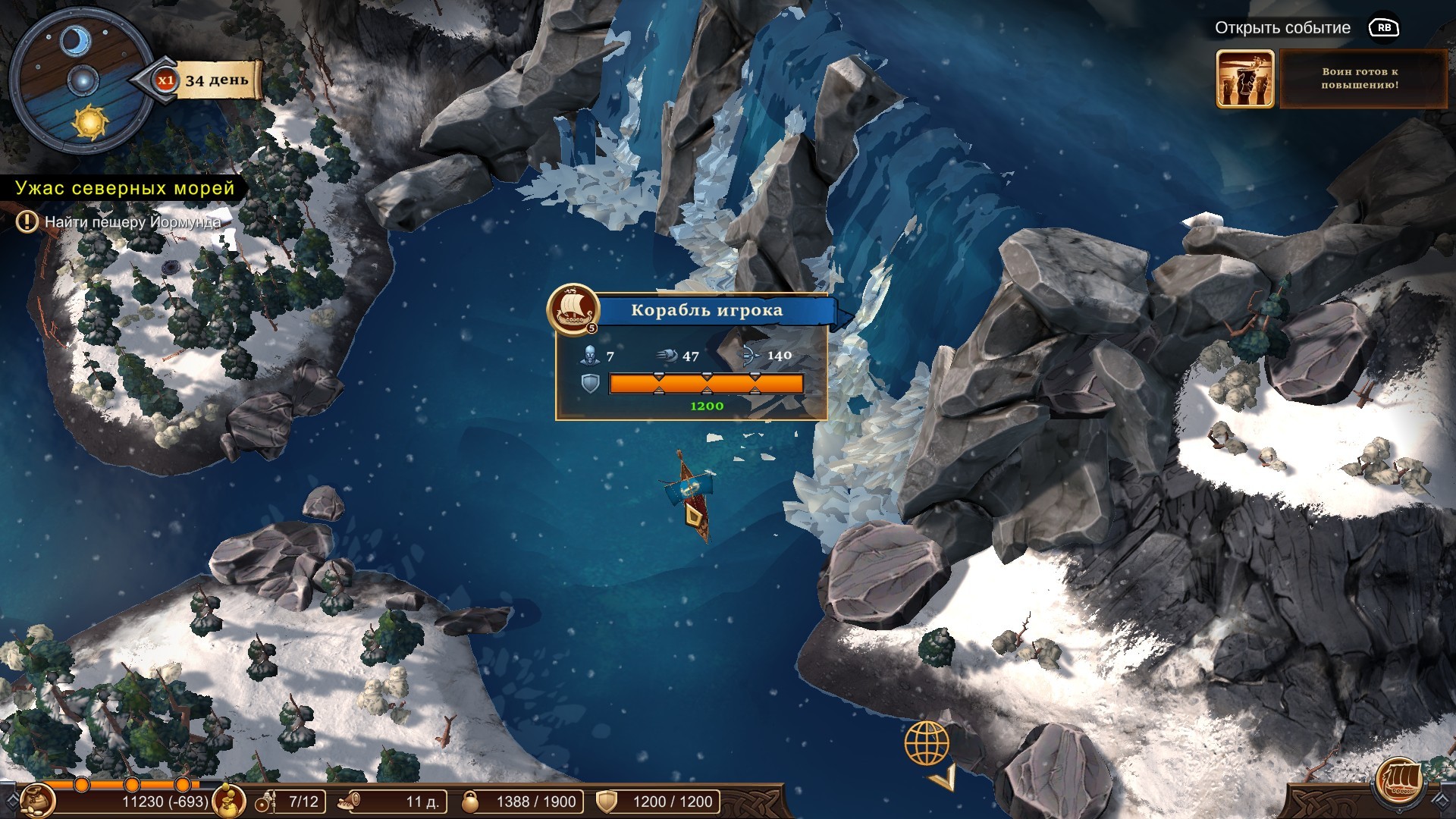Change the x1 game speed button
This screenshot has height=819, width=1456.
click(165, 80)
